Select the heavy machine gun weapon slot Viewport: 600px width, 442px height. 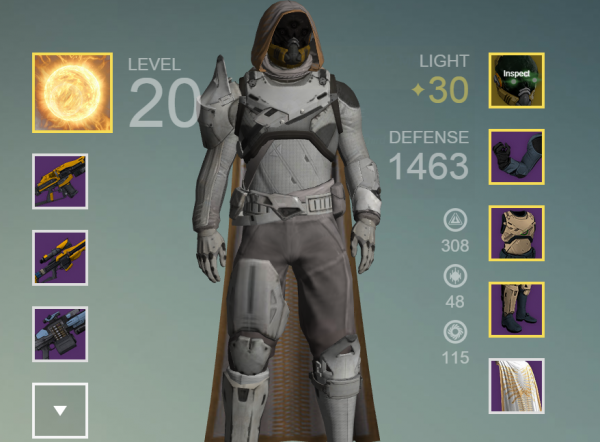click(x=60, y=334)
